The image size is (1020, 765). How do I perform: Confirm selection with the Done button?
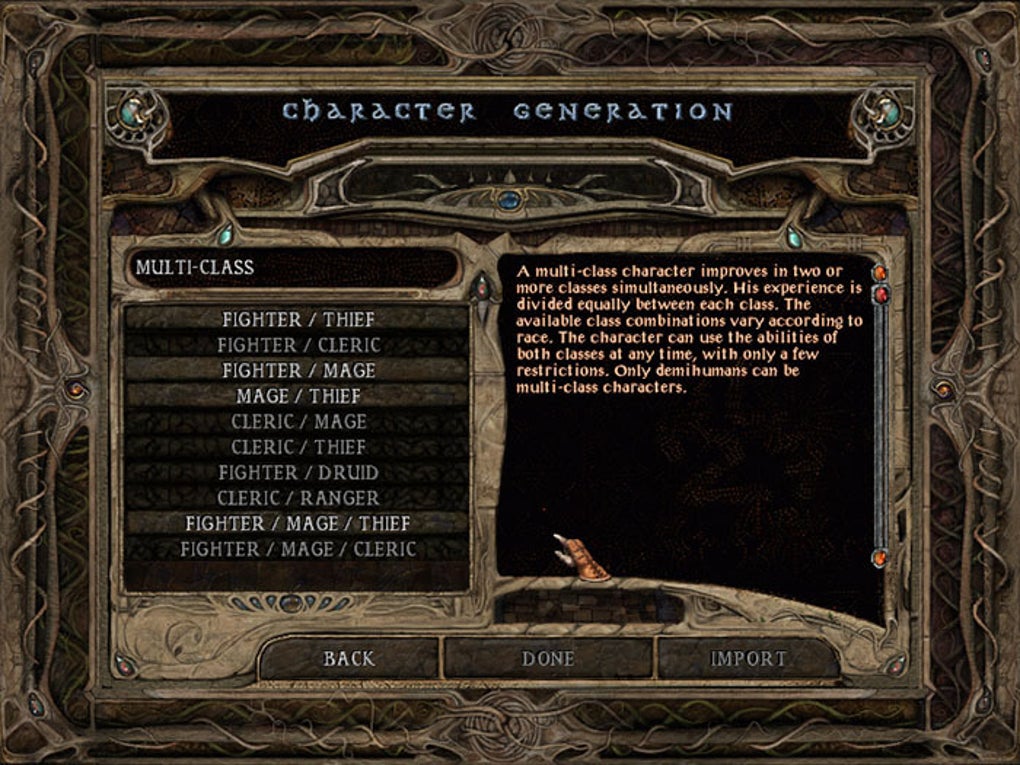pos(548,659)
